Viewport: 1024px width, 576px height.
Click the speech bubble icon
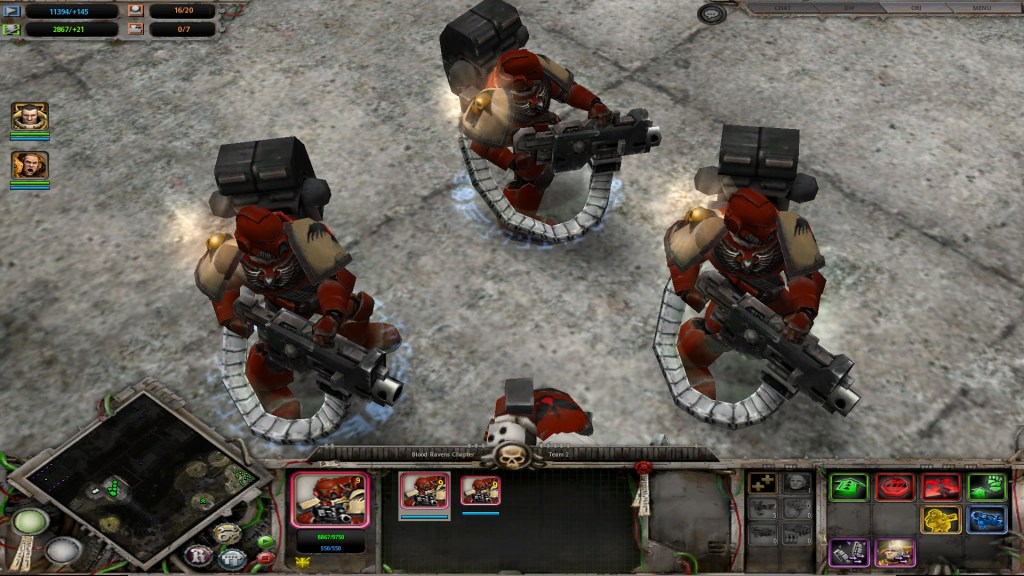tap(712, 14)
